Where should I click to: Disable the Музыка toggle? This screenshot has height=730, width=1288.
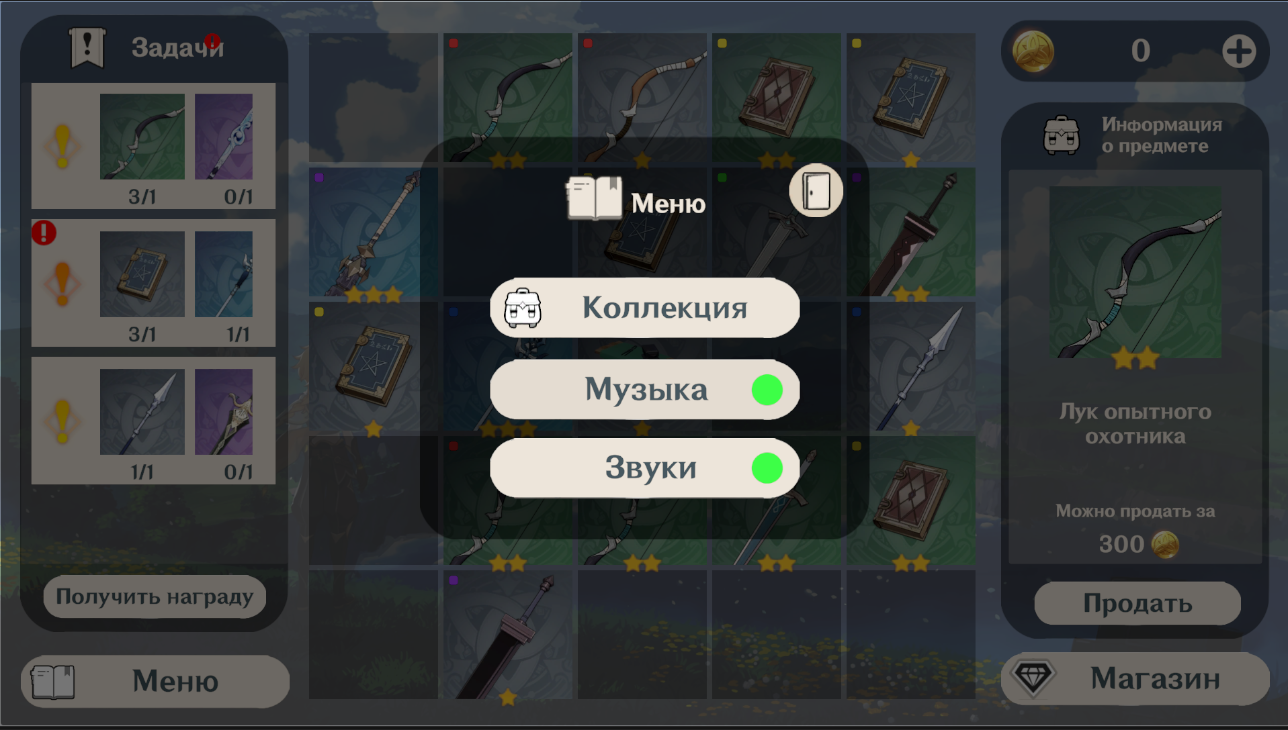click(x=768, y=390)
